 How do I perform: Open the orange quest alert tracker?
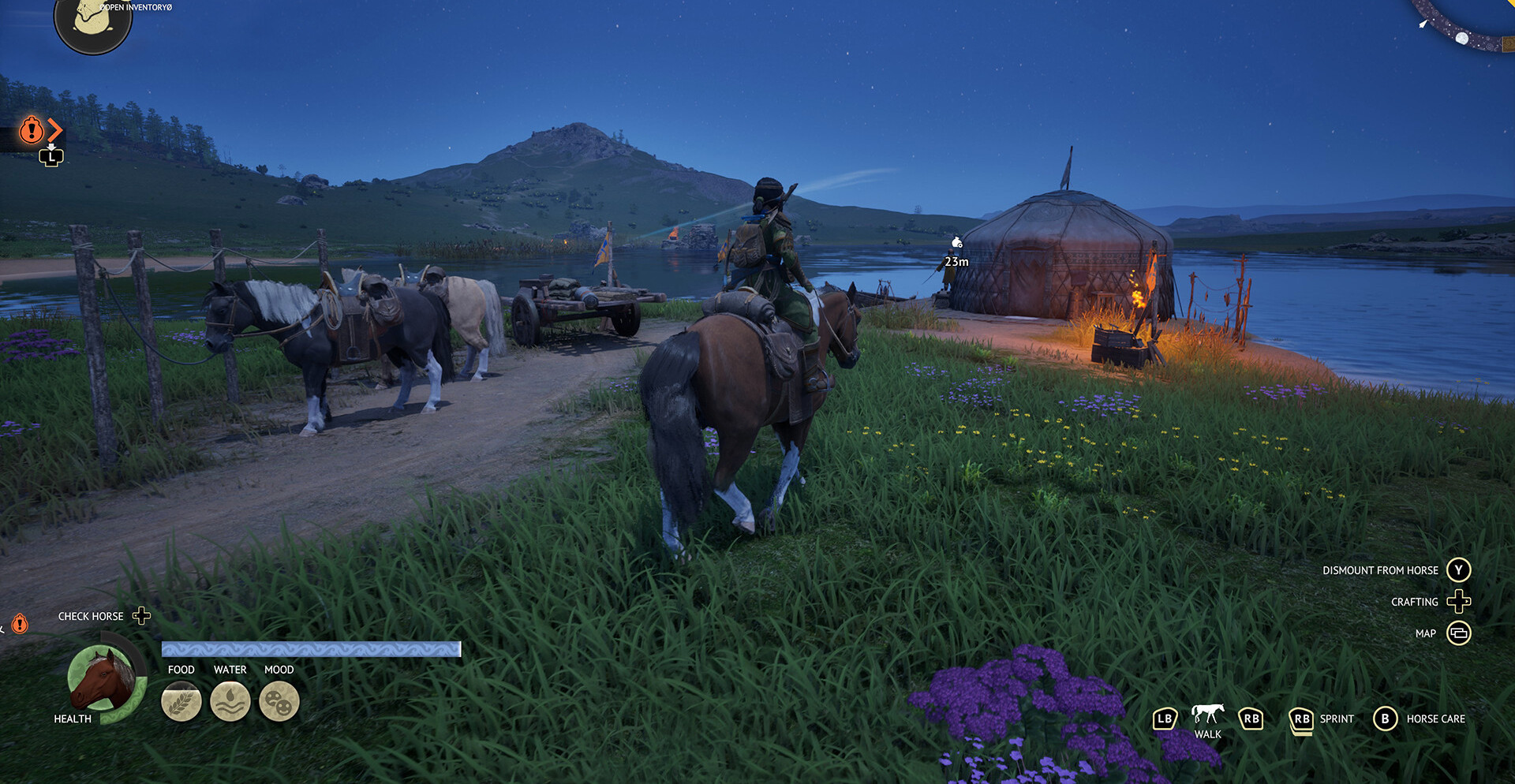pyautogui.click(x=32, y=129)
